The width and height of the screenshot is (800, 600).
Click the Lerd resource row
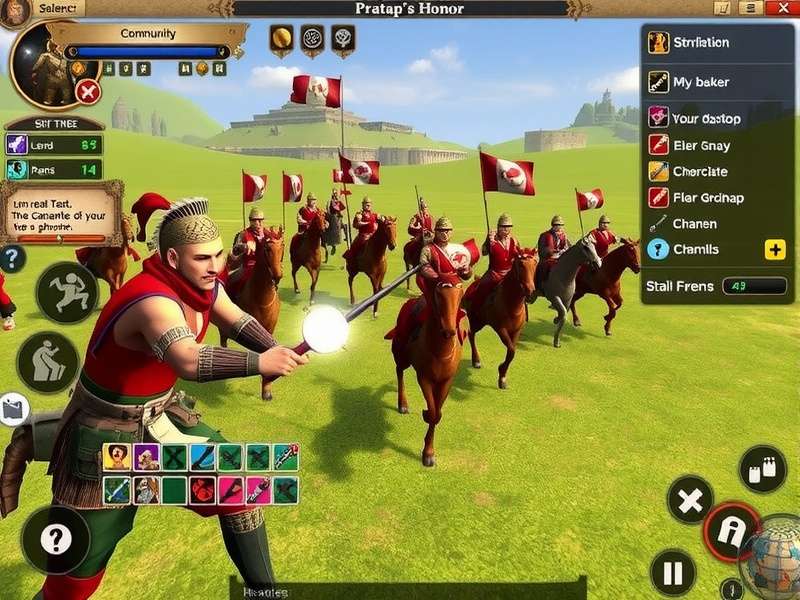(x=54, y=145)
